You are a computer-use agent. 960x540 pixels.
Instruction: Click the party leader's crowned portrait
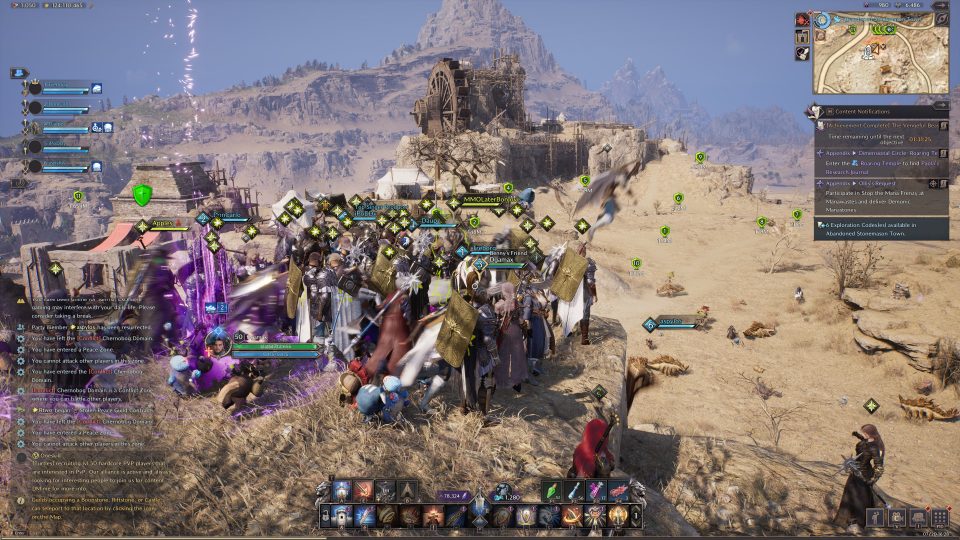pos(35,88)
